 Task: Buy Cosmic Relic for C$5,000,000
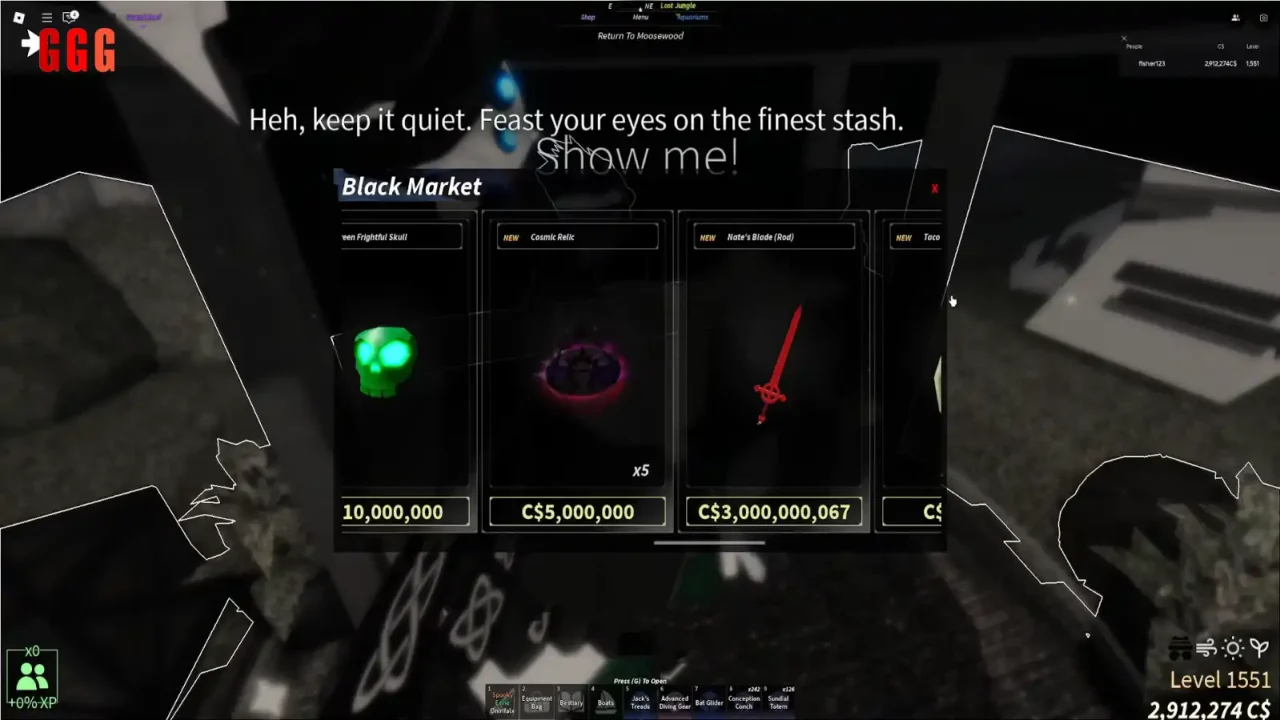click(577, 512)
